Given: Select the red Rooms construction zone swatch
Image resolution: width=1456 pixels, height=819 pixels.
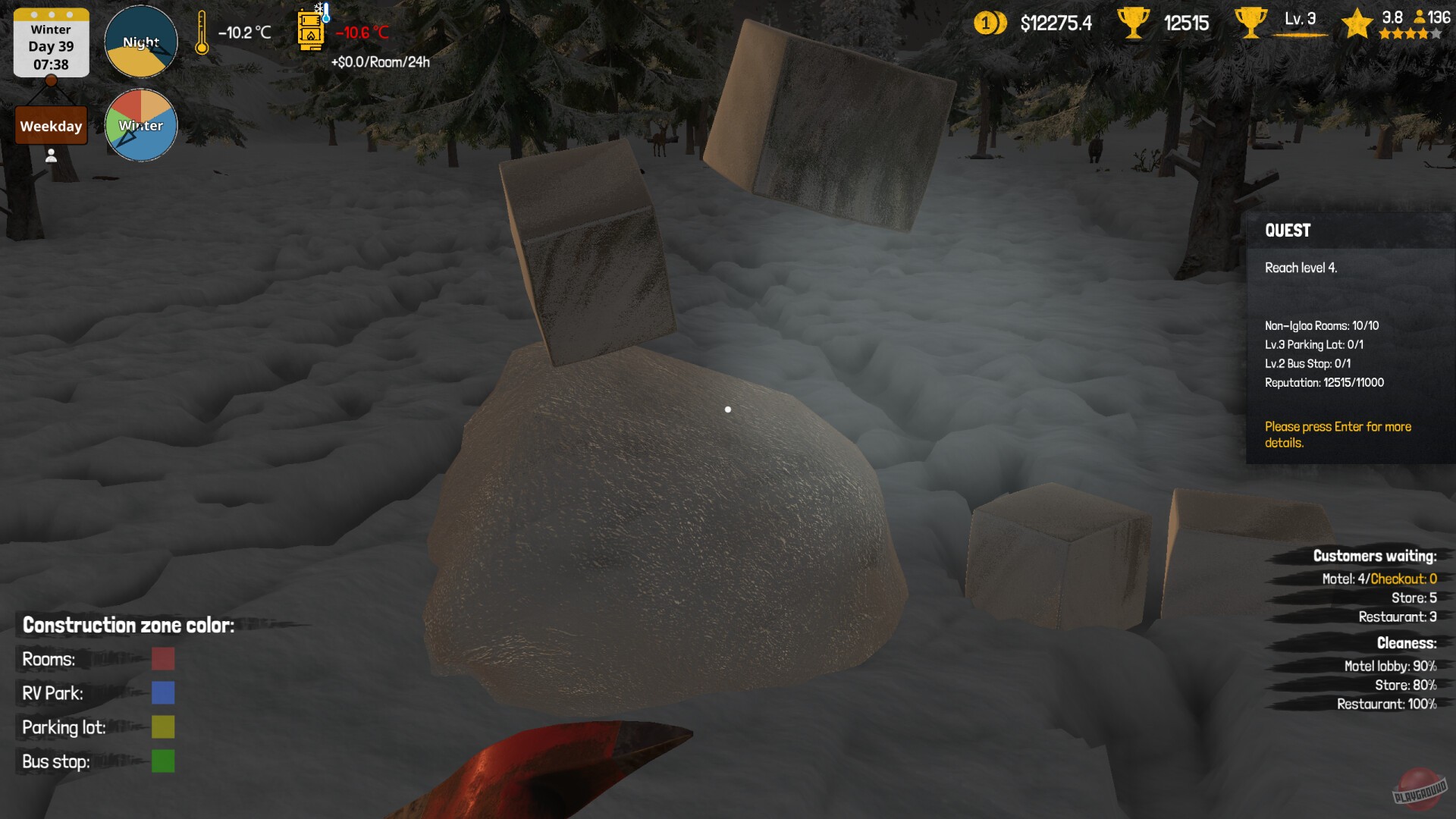Looking at the screenshot, I should tap(163, 659).
